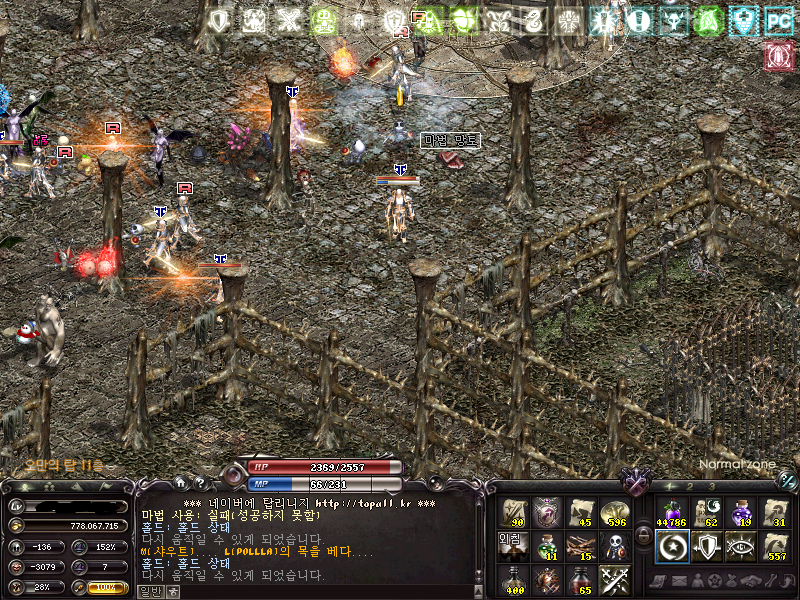Select the 외침 shout skill slot
Image resolution: width=800 pixels, height=600 pixels.
pos(514,546)
